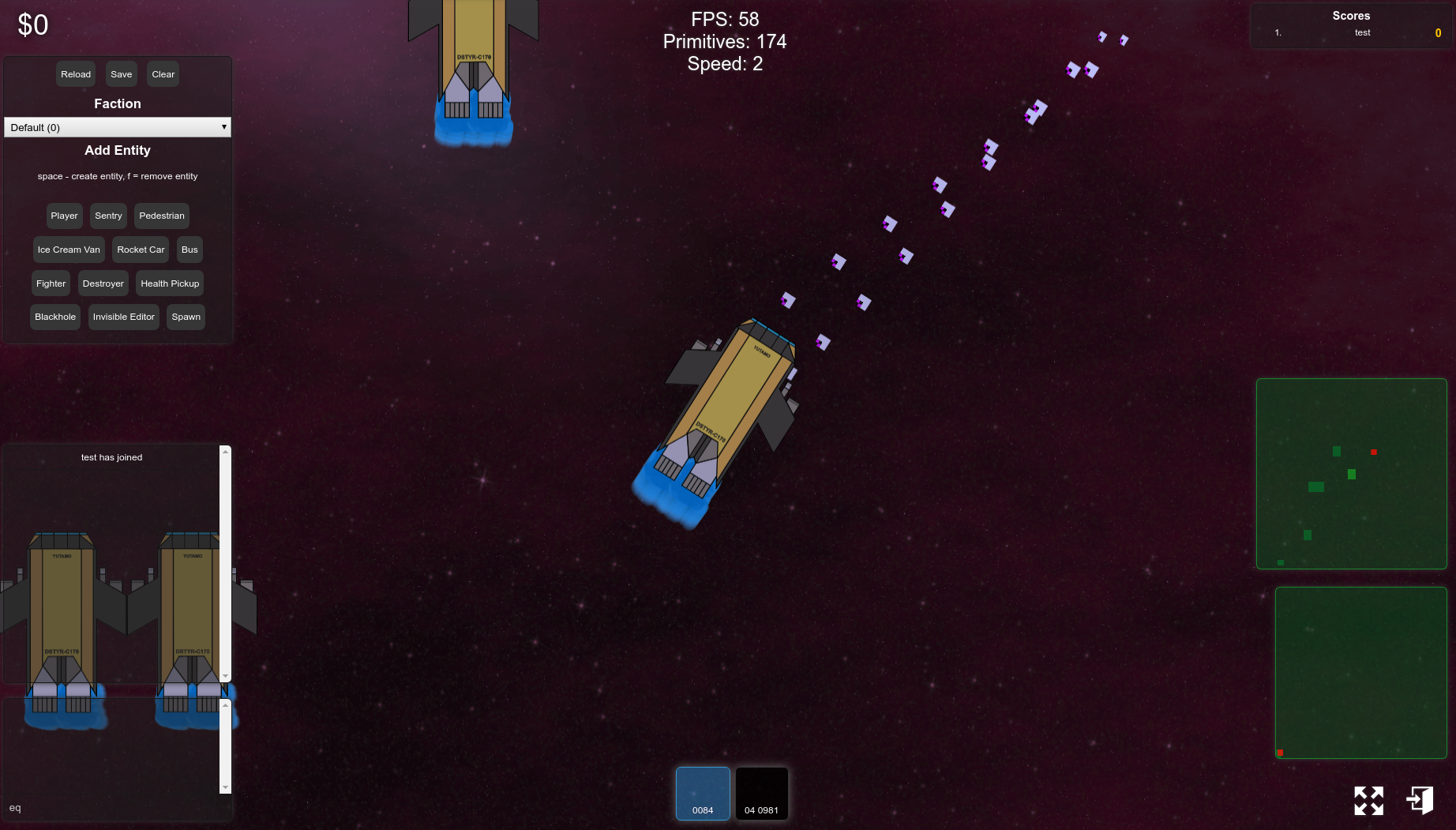
Task: Save the current map
Action: (x=121, y=74)
